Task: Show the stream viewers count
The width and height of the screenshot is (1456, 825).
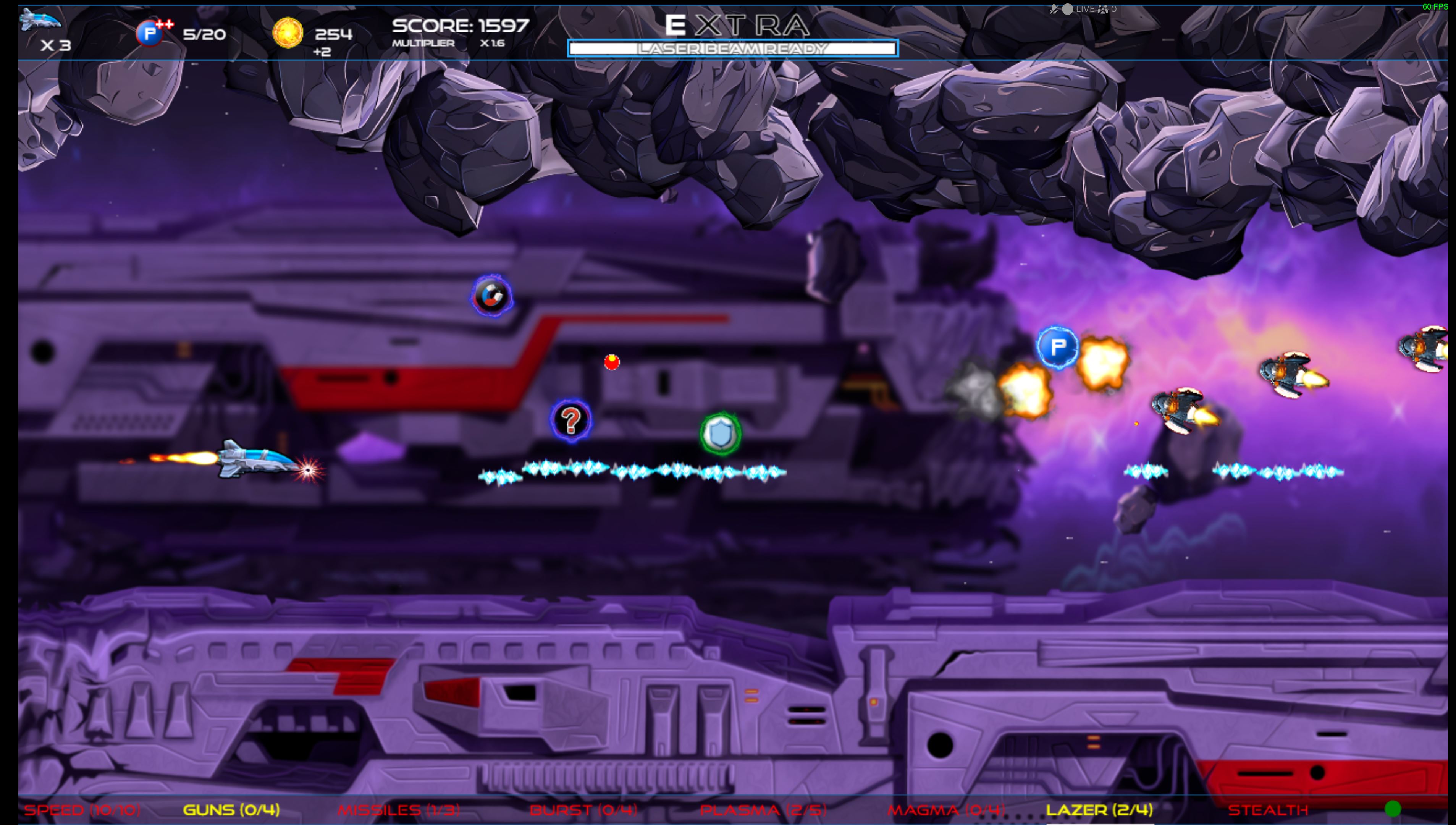Action: [1107, 9]
